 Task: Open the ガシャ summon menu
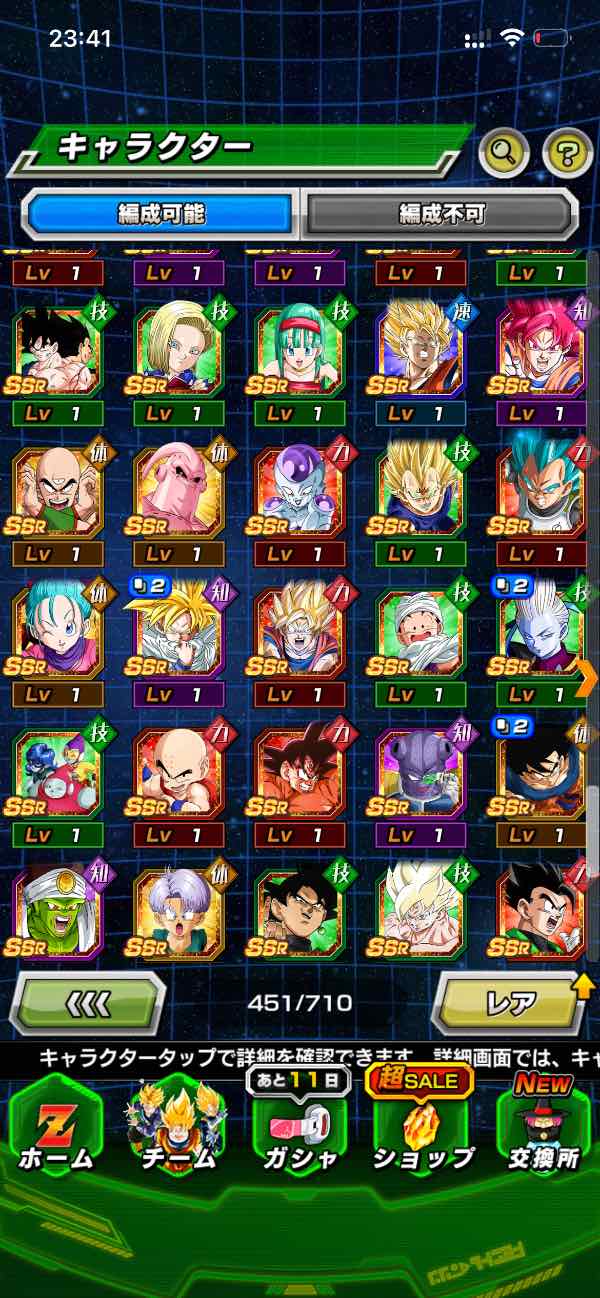(x=300, y=1125)
